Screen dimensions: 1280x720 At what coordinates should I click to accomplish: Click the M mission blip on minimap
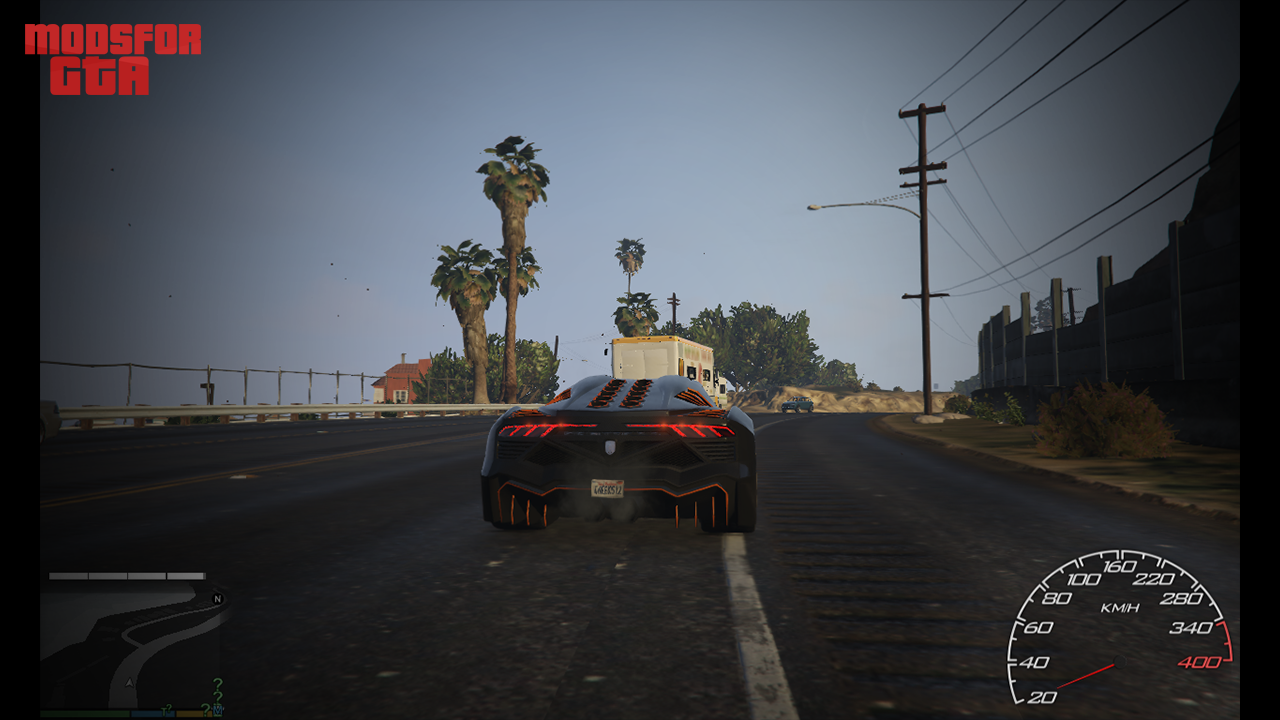218,708
